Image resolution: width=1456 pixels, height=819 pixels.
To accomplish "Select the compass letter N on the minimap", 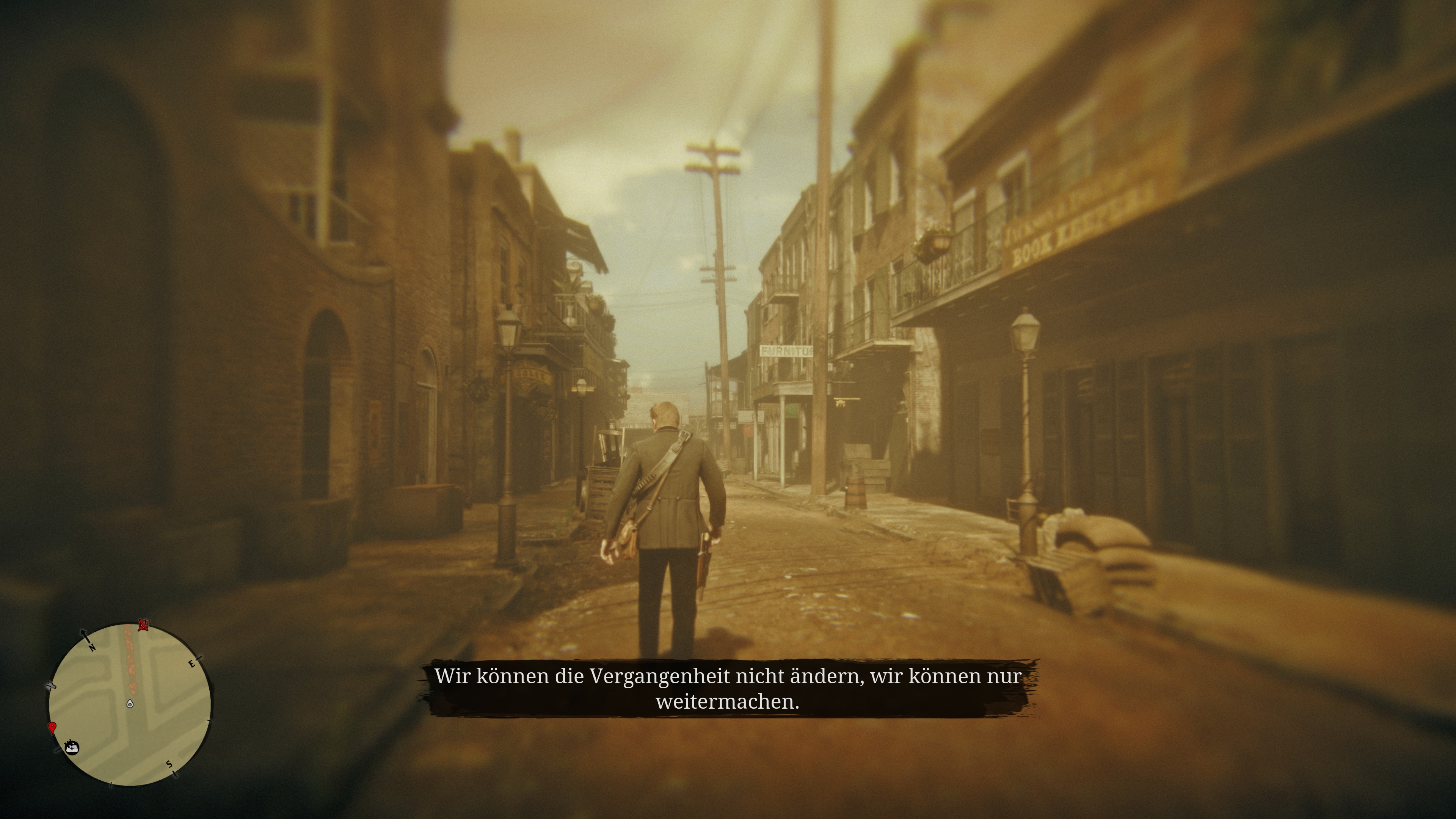I will coord(92,648).
